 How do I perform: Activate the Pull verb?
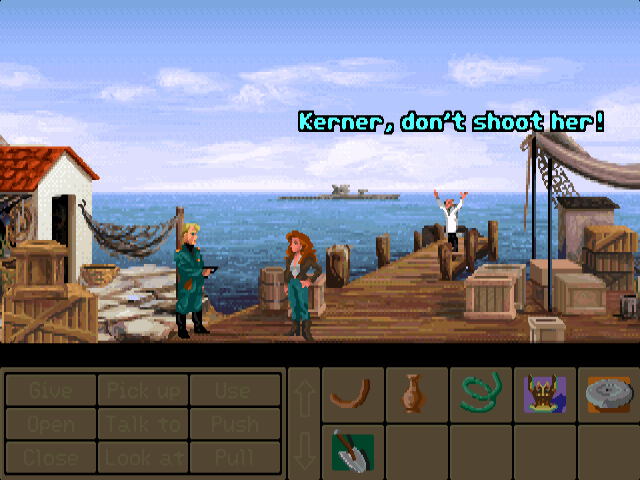tap(235, 456)
